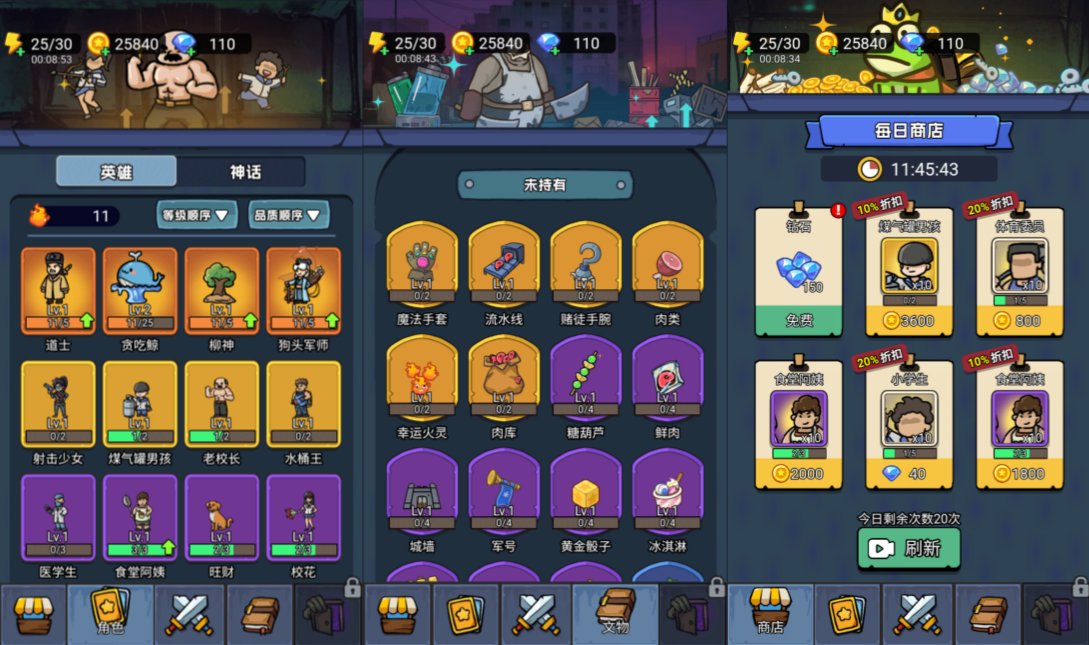Go to the 商店 bottom navigation tab

[769, 613]
